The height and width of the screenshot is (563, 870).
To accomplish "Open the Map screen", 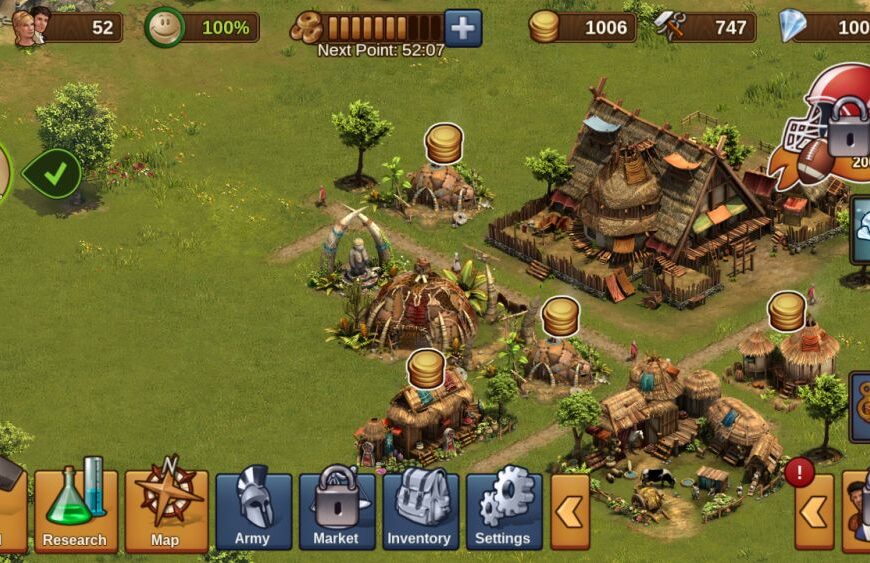I will pos(166,511).
